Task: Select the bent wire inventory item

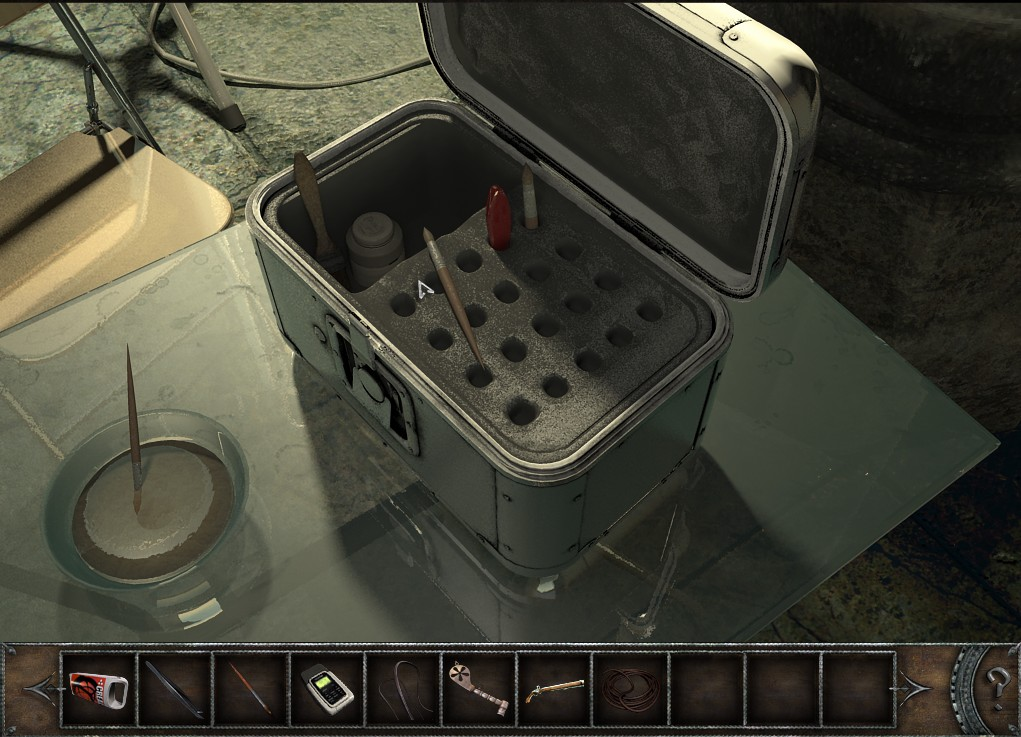Action: (x=402, y=688)
